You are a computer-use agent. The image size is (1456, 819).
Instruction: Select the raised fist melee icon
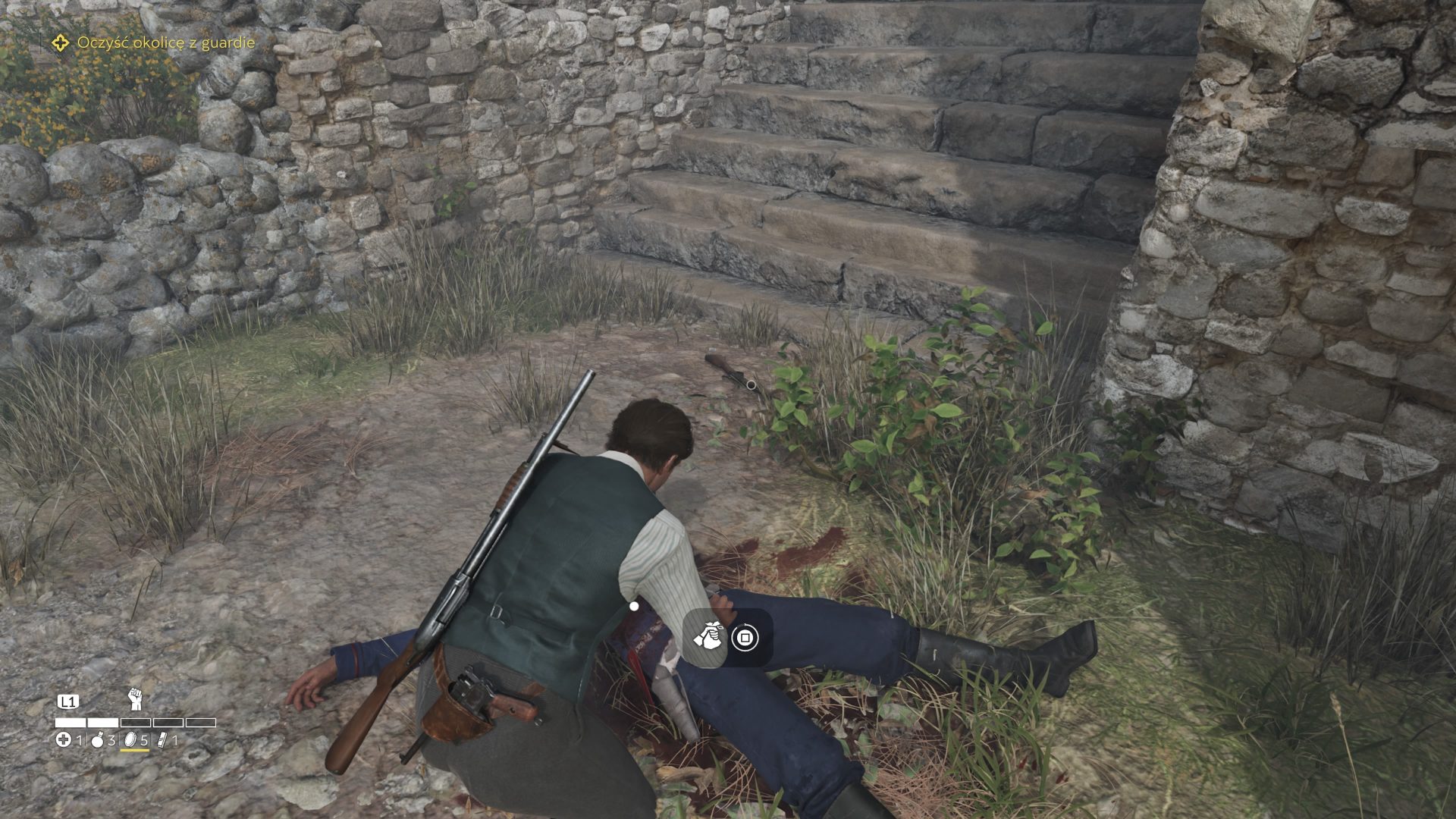point(135,698)
